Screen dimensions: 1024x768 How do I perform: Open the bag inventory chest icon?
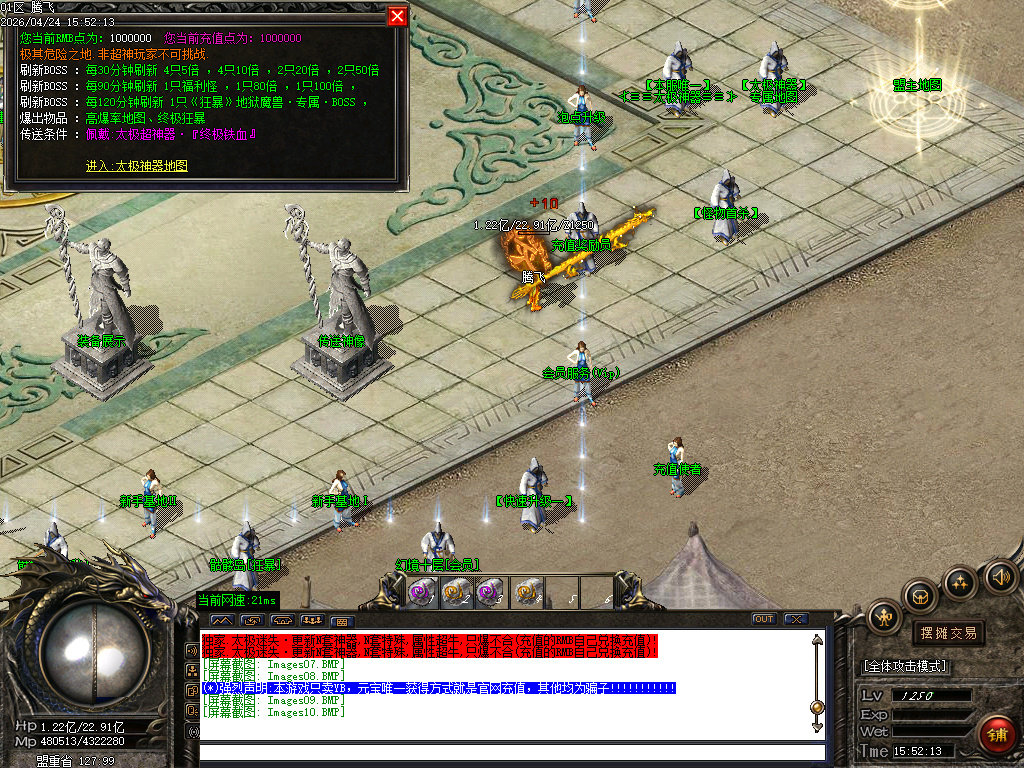(x=919, y=596)
